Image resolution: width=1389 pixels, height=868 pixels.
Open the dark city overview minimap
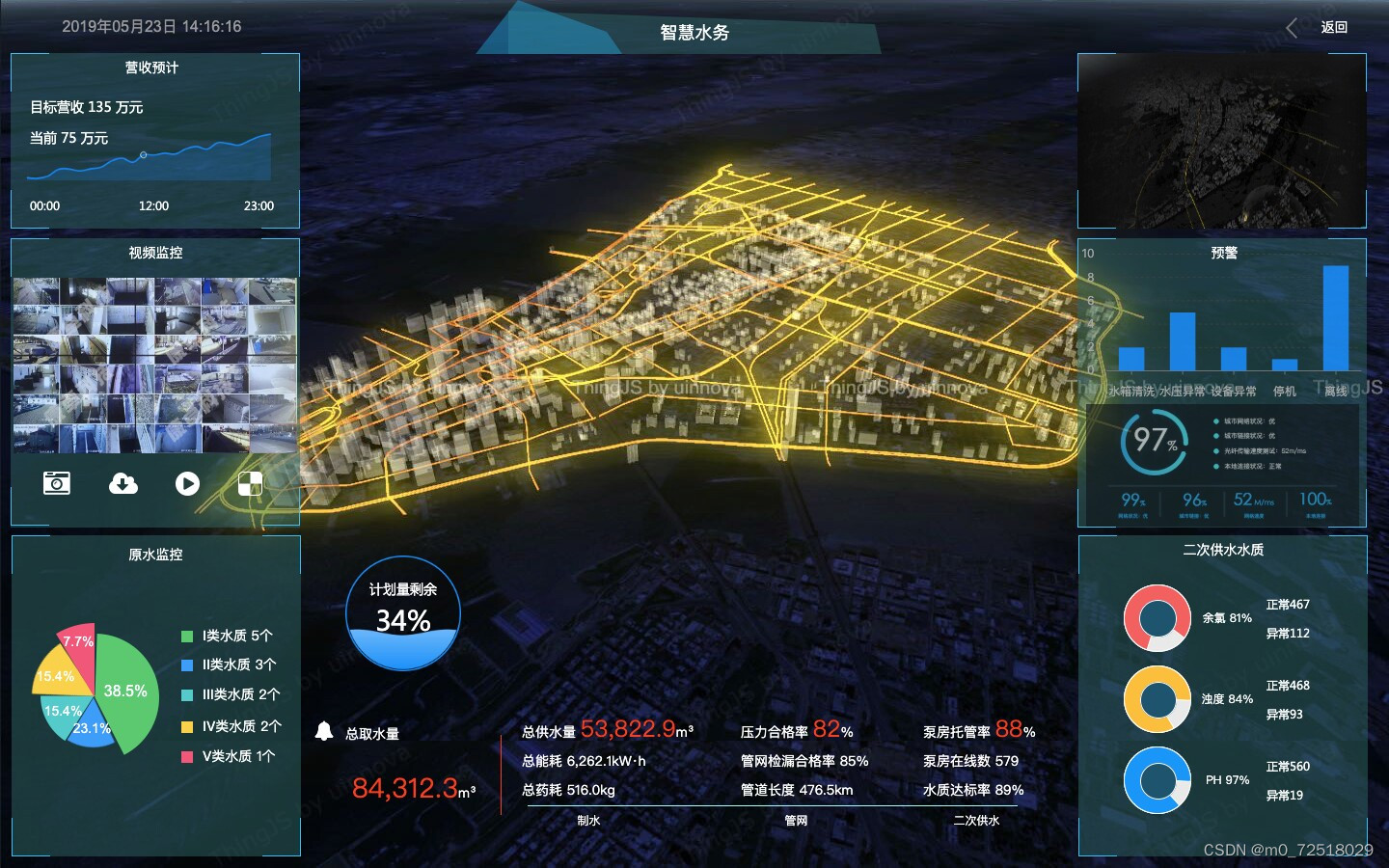pyautogui.click(x=1221, y=141)
